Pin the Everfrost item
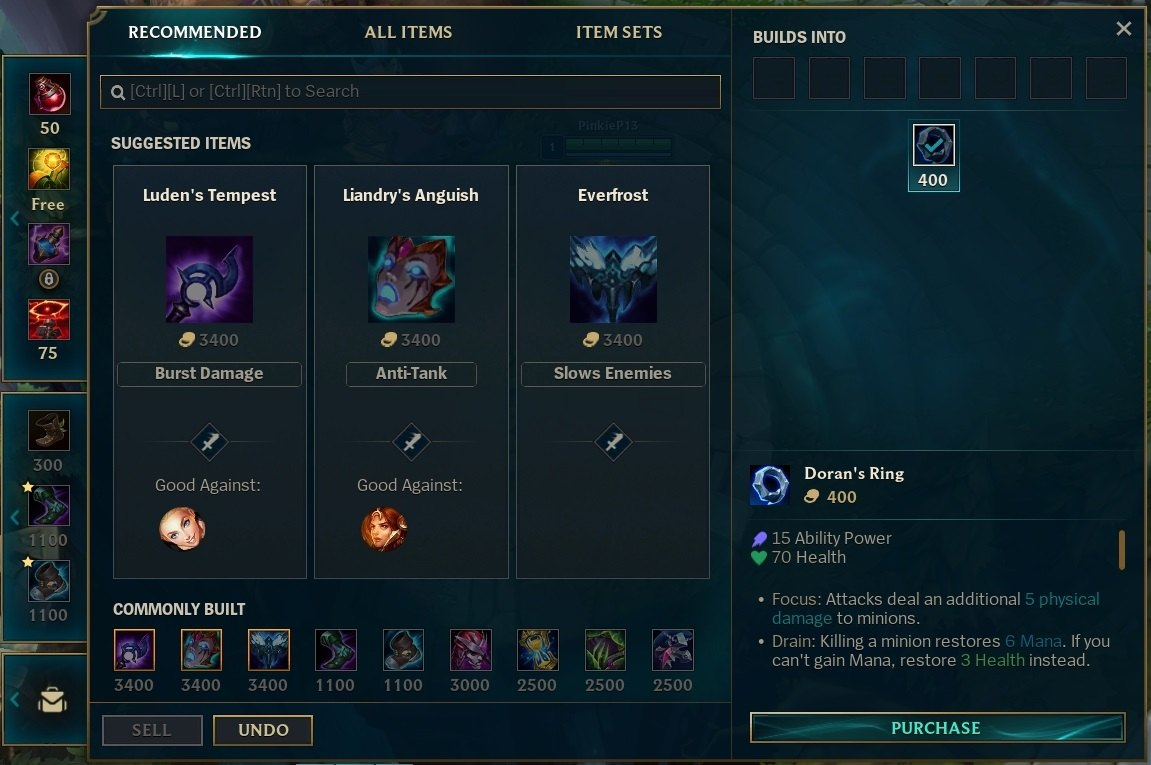This screenshot has height=765, width=1151. (613, 442)
